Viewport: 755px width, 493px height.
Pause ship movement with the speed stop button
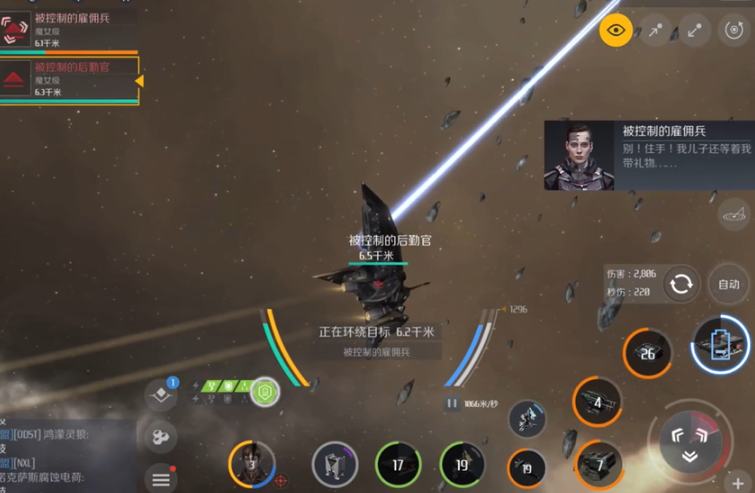[452, 404]
